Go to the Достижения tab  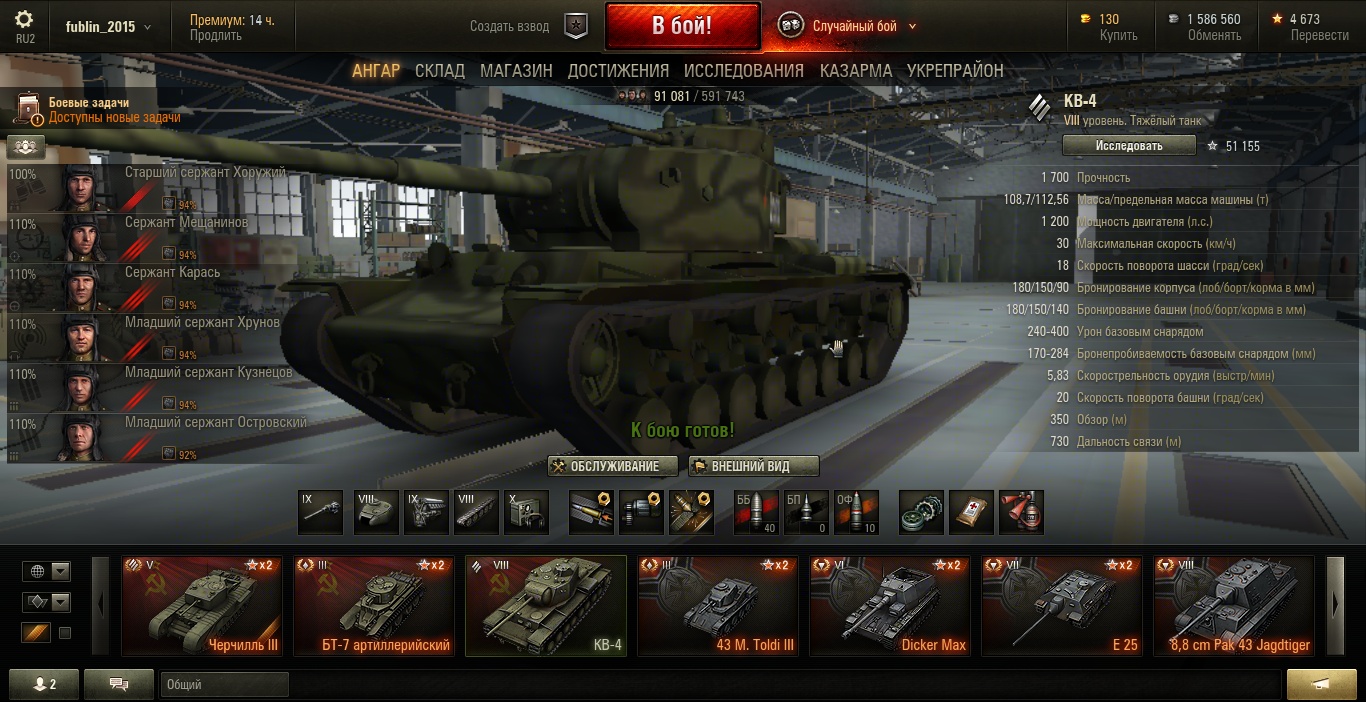click(x=618, y=71)
